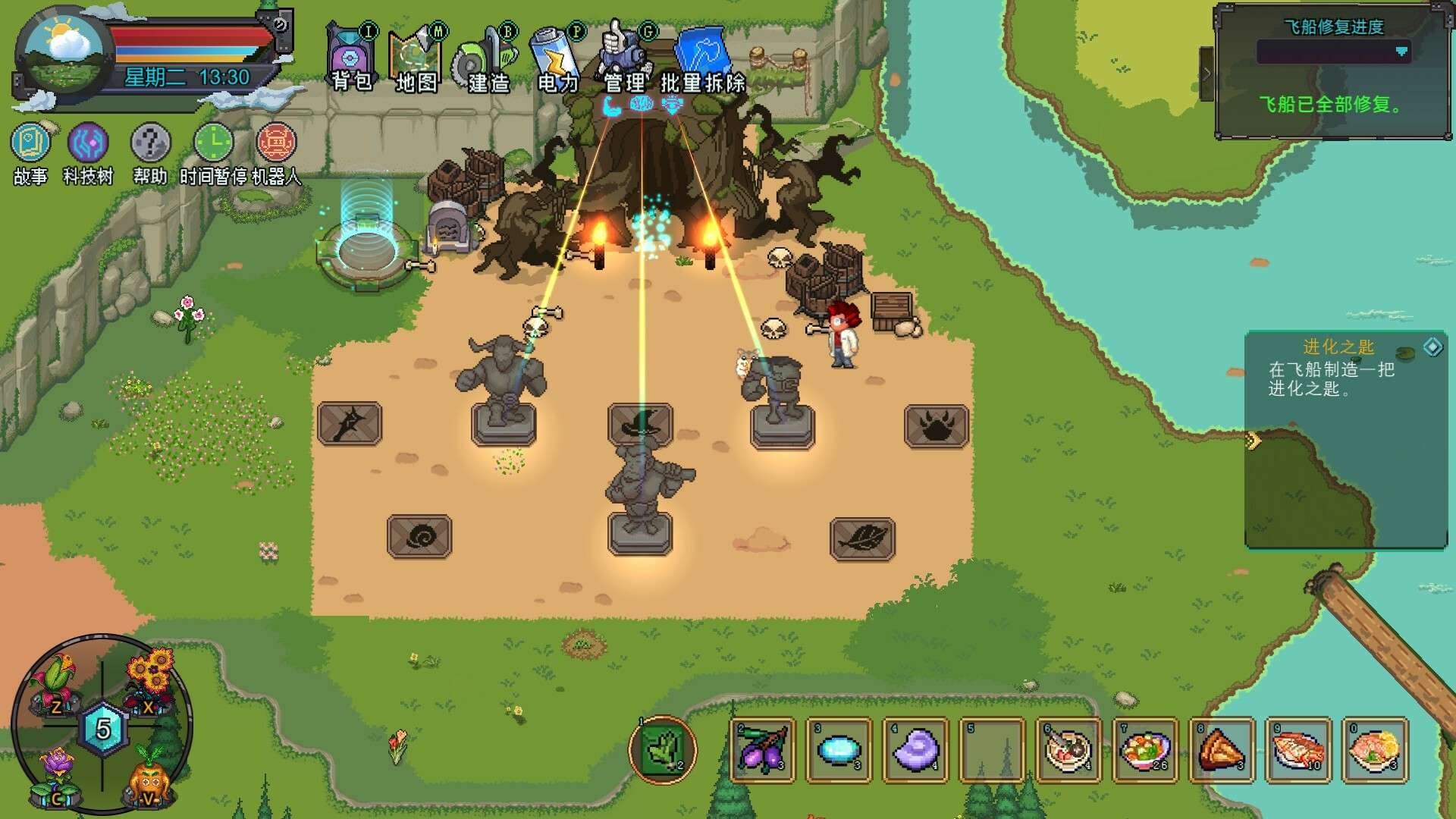
Task: Choose the pie slice hotbar slot
Action: (x=1221, y=749)
